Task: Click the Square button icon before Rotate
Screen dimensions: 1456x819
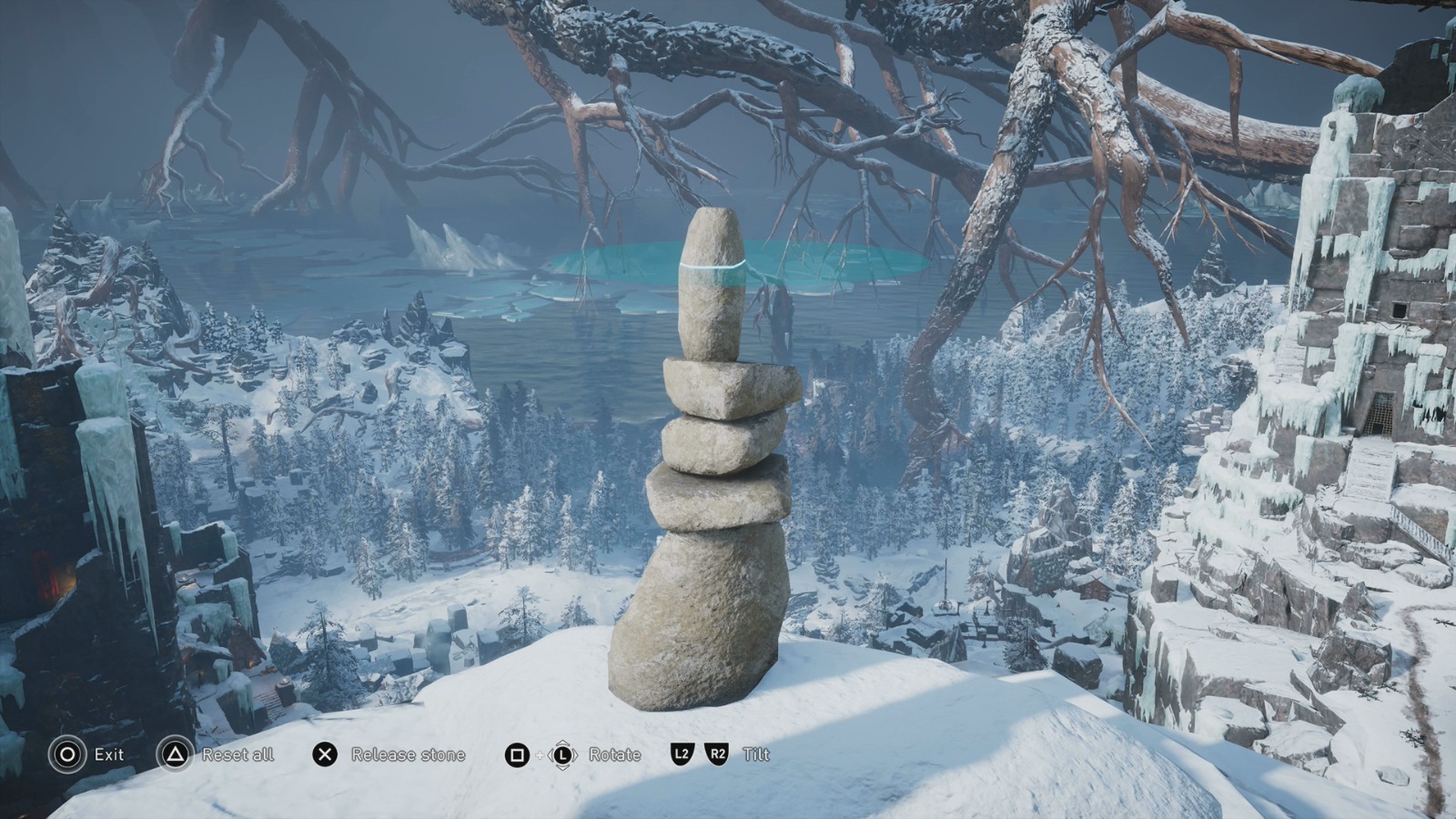Action: pyautogui.click(x=516, y=754)
